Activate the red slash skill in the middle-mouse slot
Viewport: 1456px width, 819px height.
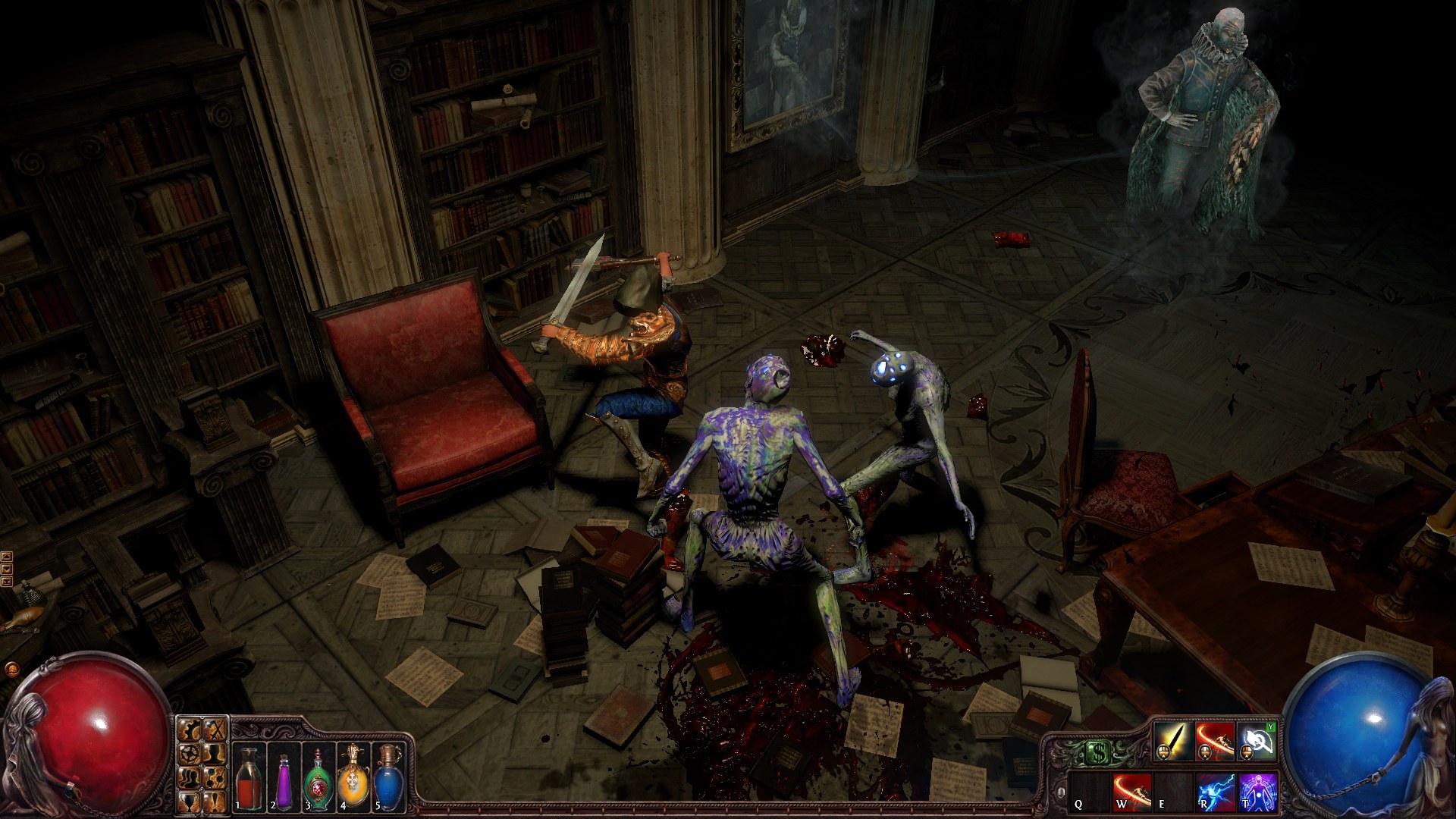pyautogui.click(x=1214, y=742)
